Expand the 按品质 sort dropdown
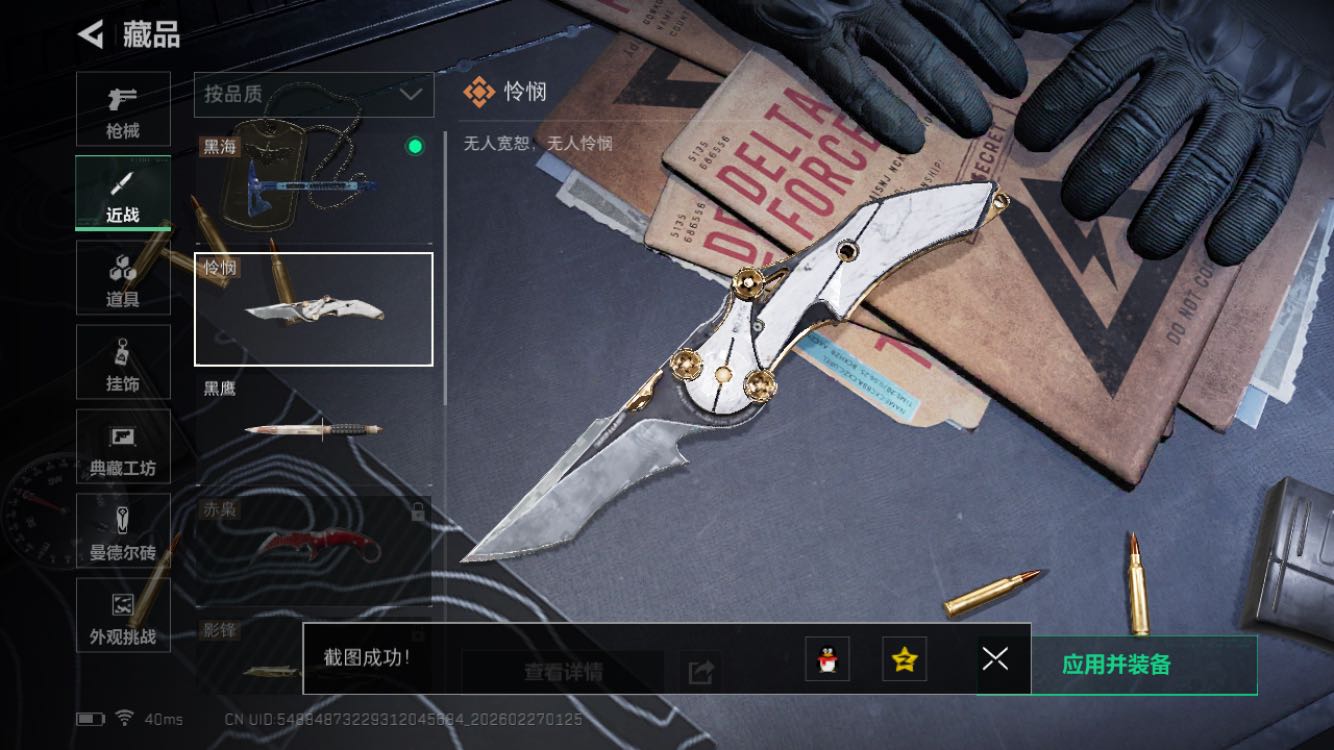 [313, 94]
